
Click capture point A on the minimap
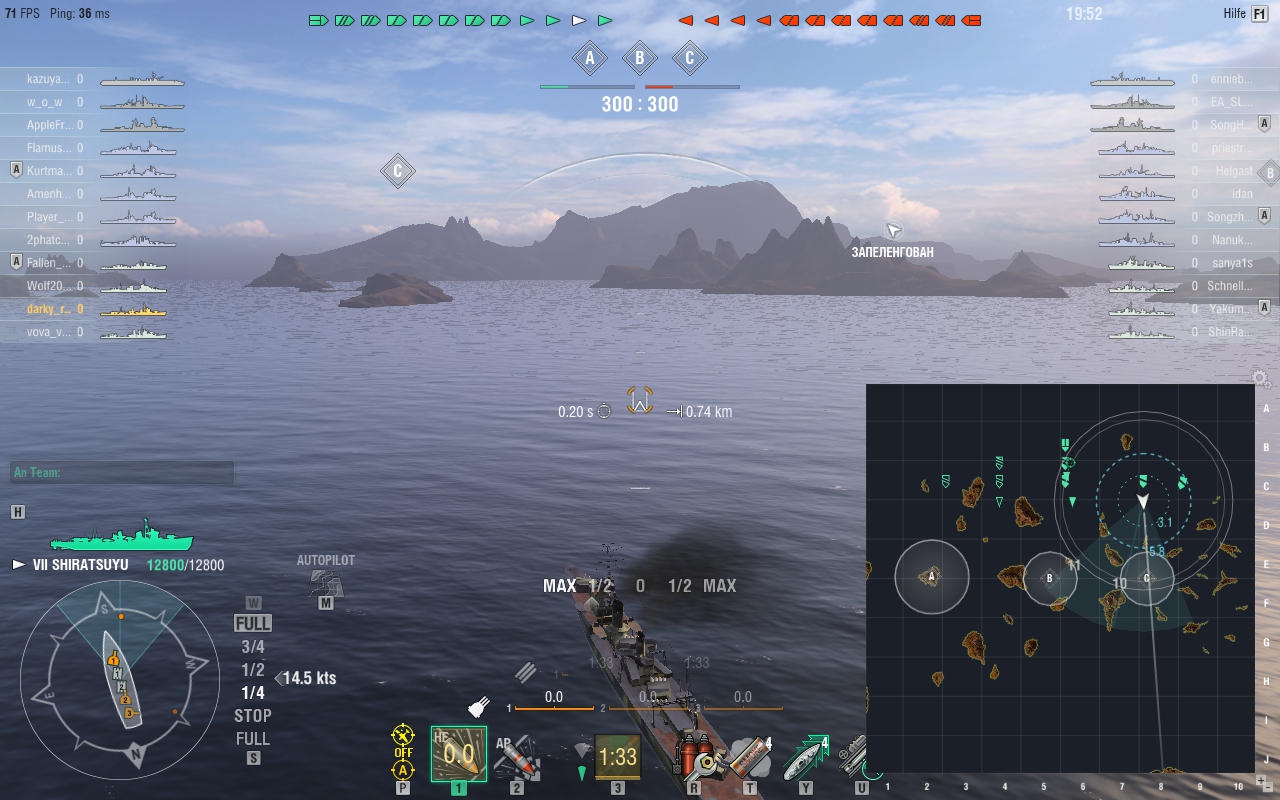tap(931, 576)
